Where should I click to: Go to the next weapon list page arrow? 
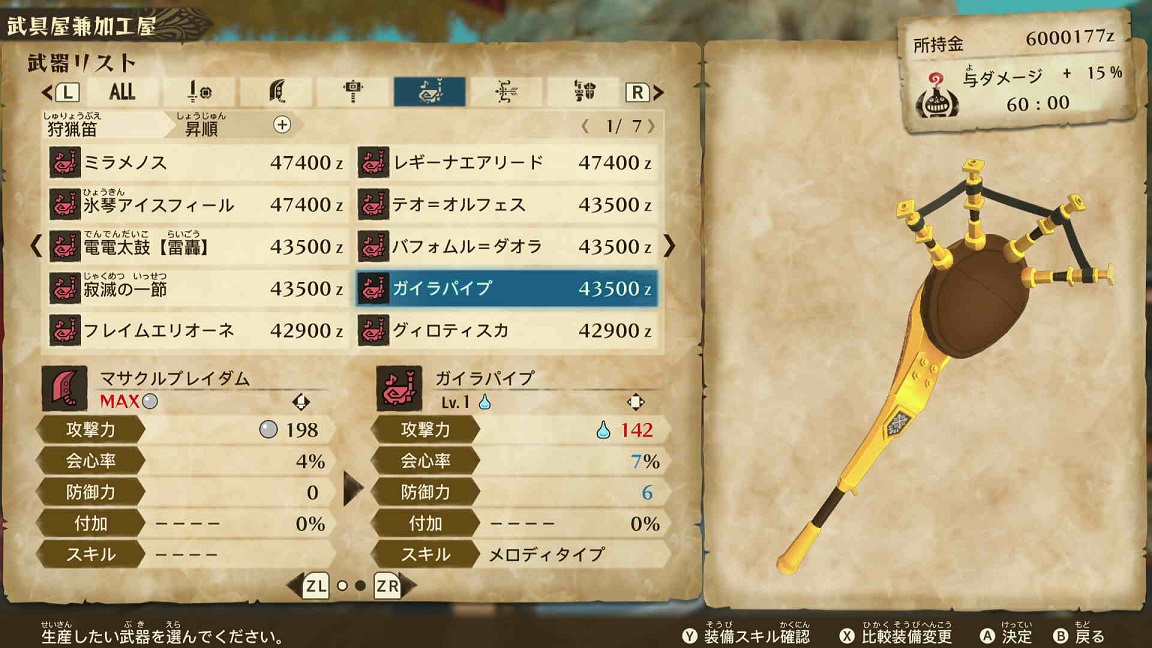coord(670,246)
